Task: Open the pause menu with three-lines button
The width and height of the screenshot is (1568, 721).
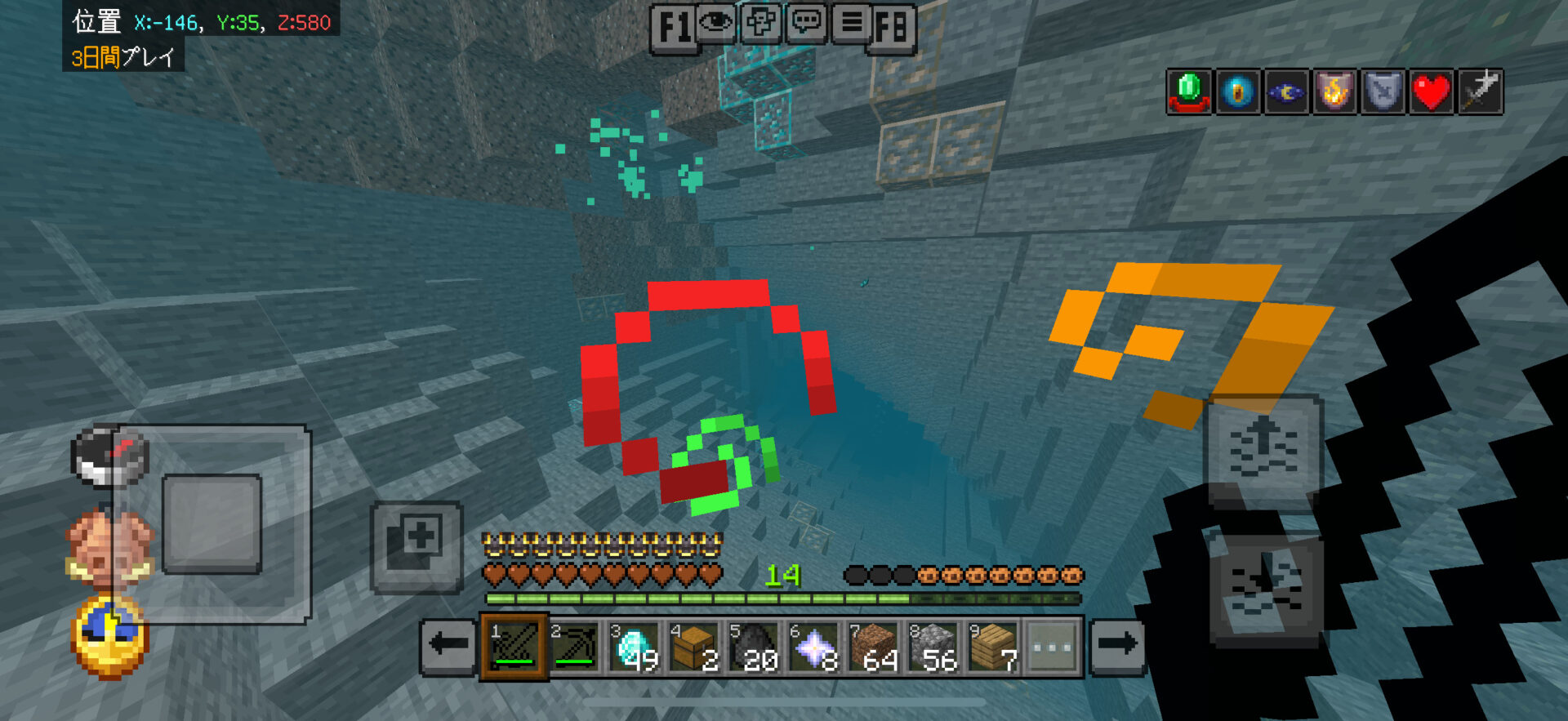Action: click(851, 22)
